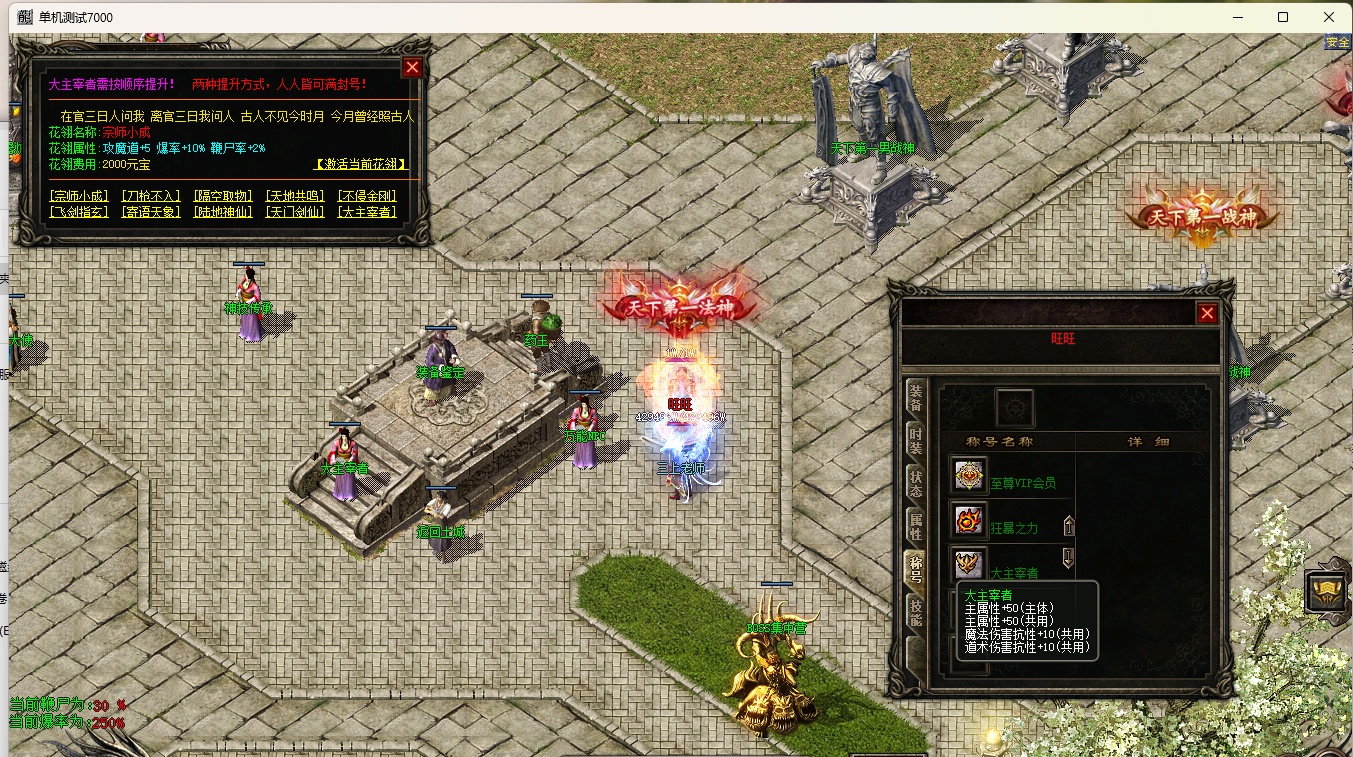Show the 状态 status tab
Viewport: 1353px width, 757px height.
(915, 483)
